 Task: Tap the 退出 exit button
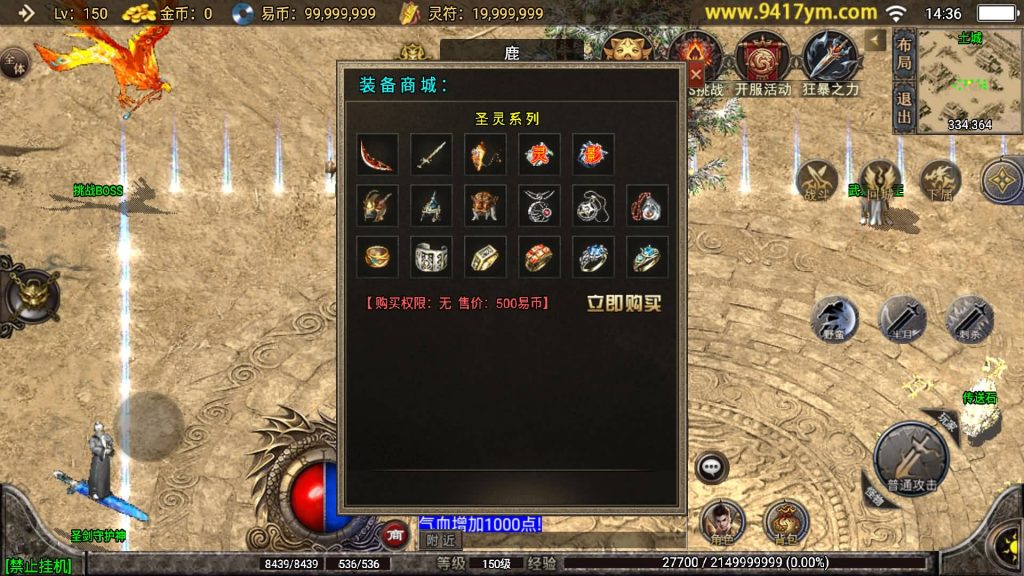point(904,108)
